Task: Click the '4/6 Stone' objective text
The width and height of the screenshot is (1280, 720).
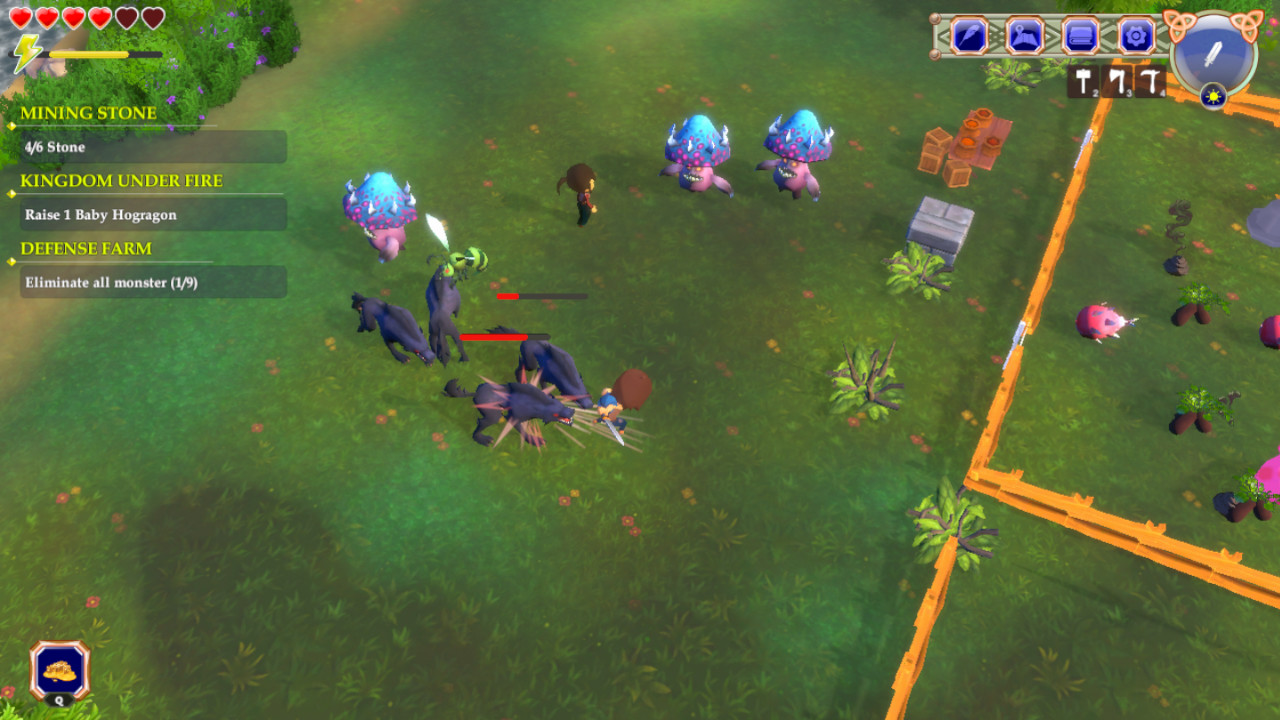Action: (x=55, y=147)
